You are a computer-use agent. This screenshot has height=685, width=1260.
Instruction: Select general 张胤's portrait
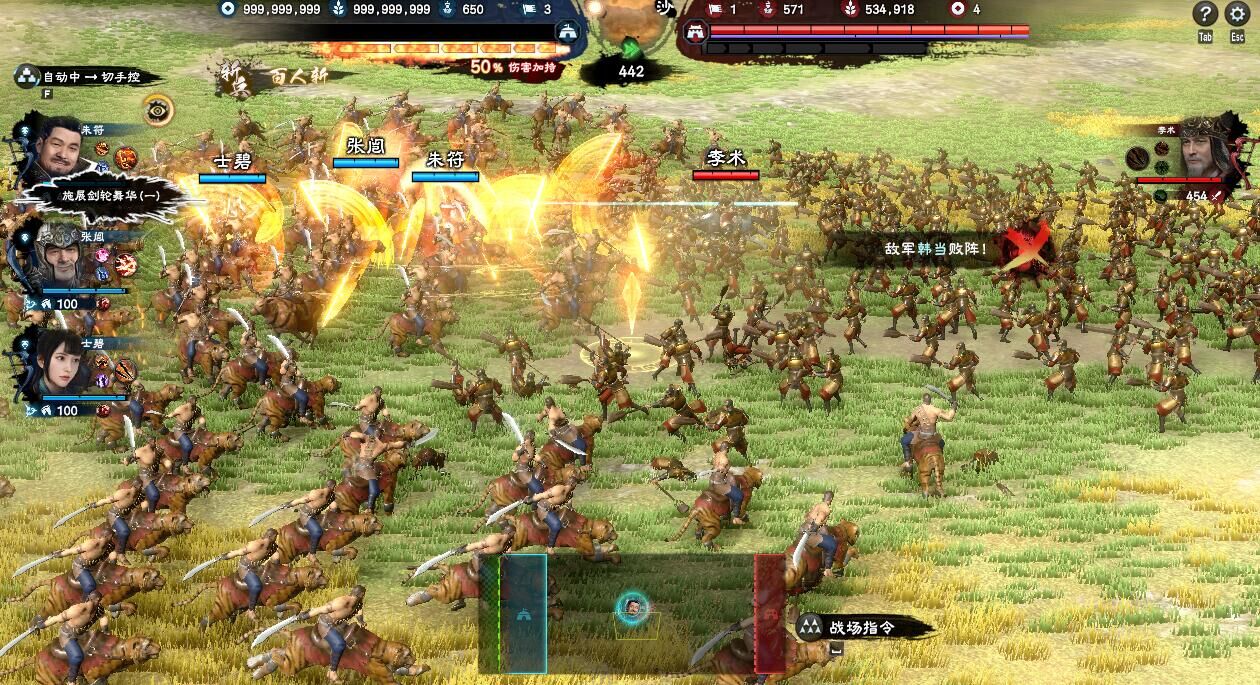[x=59, y=258]
